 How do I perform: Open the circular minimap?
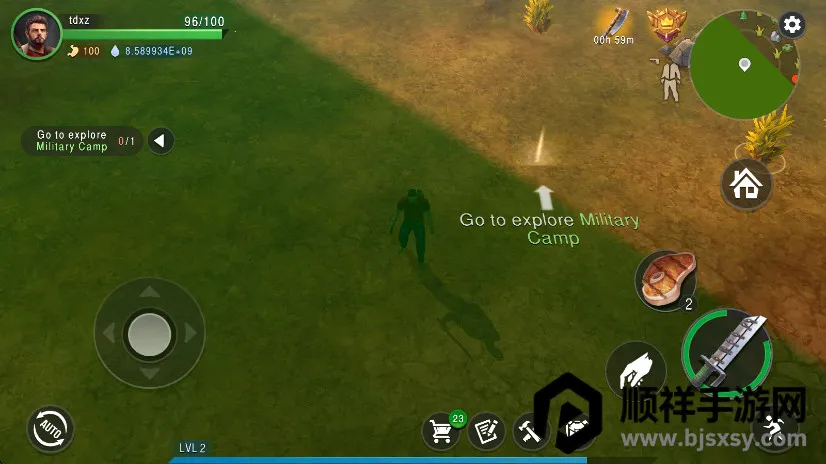point(744,66)
